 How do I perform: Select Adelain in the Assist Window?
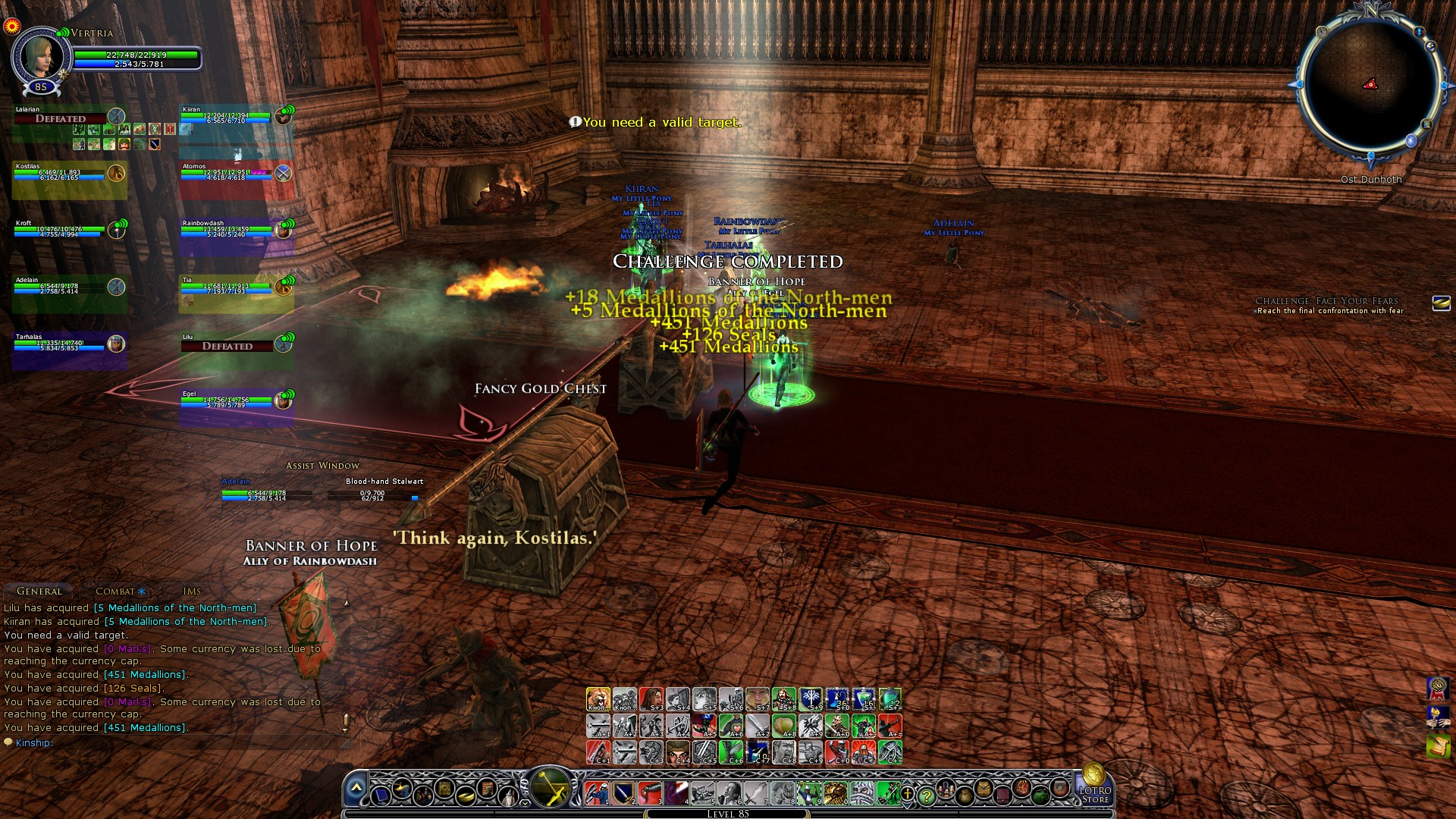pos(265,492)
